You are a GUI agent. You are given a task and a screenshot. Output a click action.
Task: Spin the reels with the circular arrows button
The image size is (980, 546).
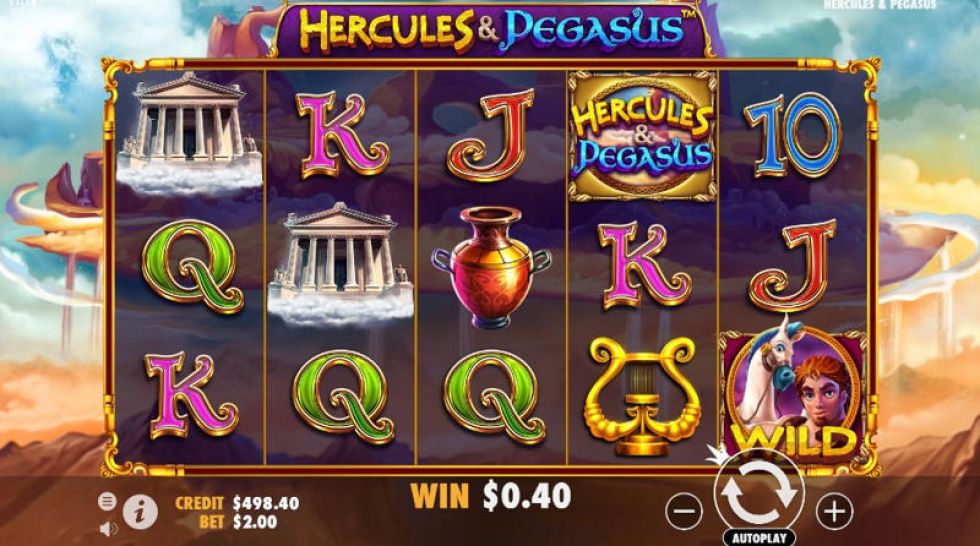[757, 490]
